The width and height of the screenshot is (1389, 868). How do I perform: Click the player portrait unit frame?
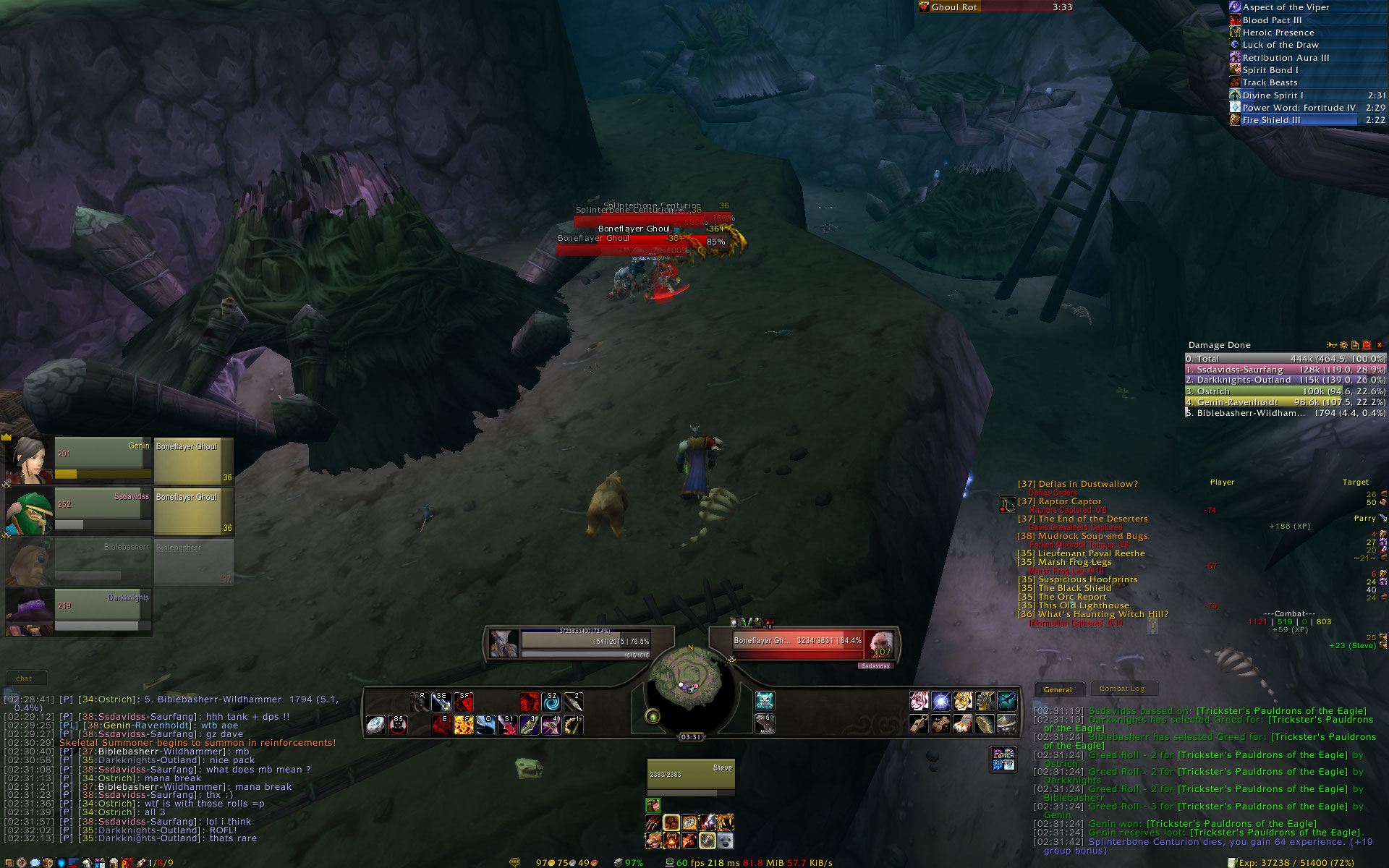(503, 643)
